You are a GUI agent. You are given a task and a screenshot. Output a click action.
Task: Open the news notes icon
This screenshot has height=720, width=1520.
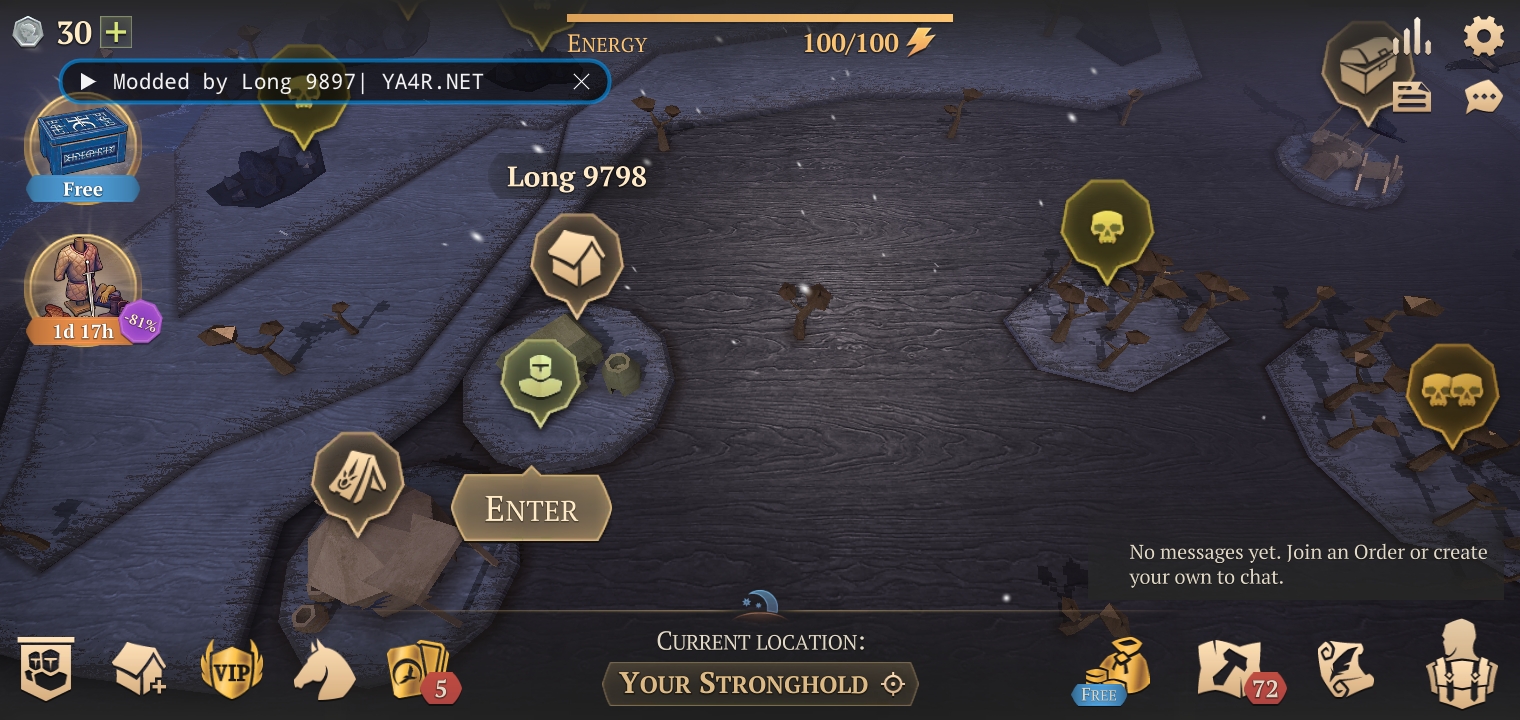point(1411,97)
